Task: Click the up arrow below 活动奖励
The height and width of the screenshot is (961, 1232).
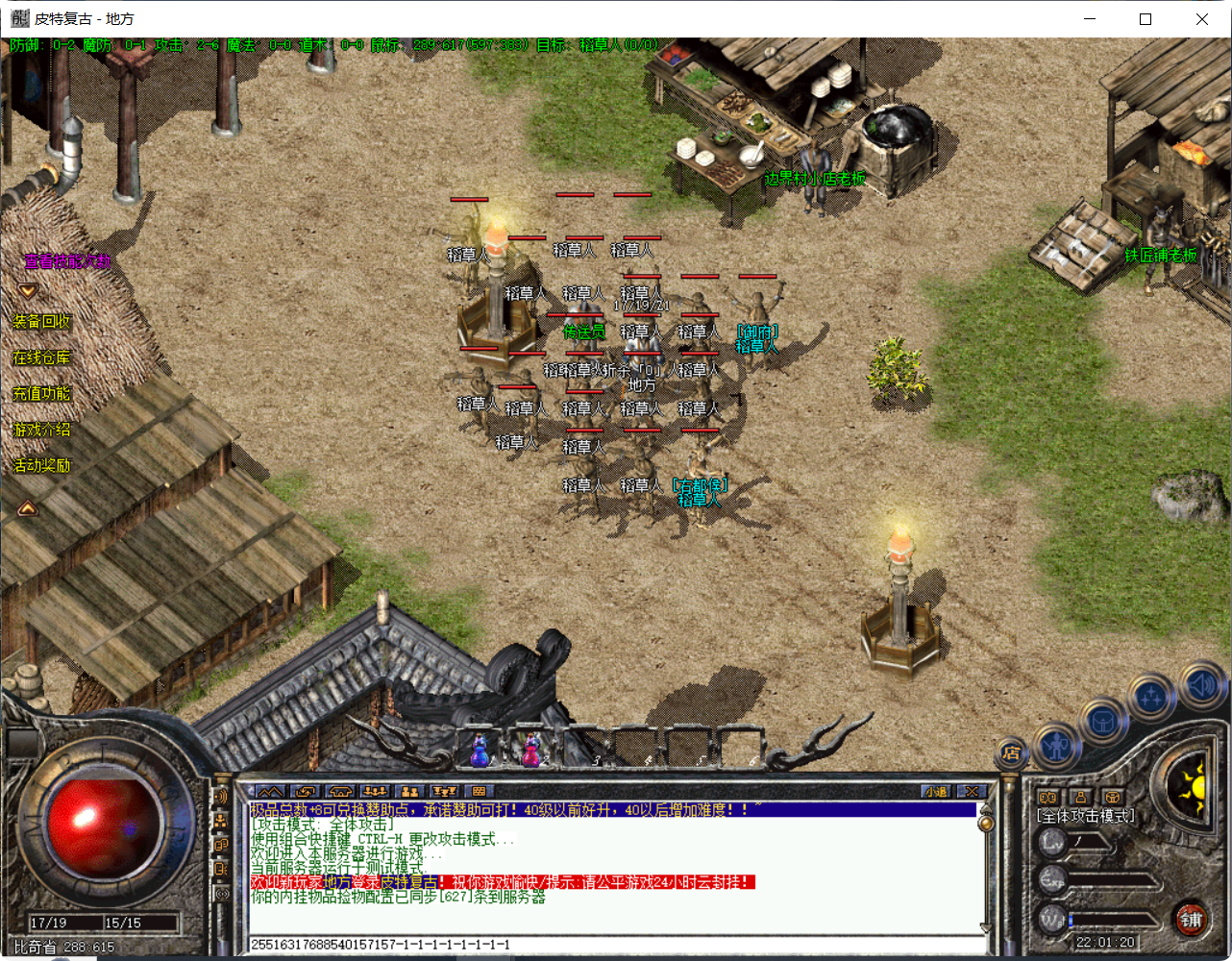Action: (x=27, y=508)
